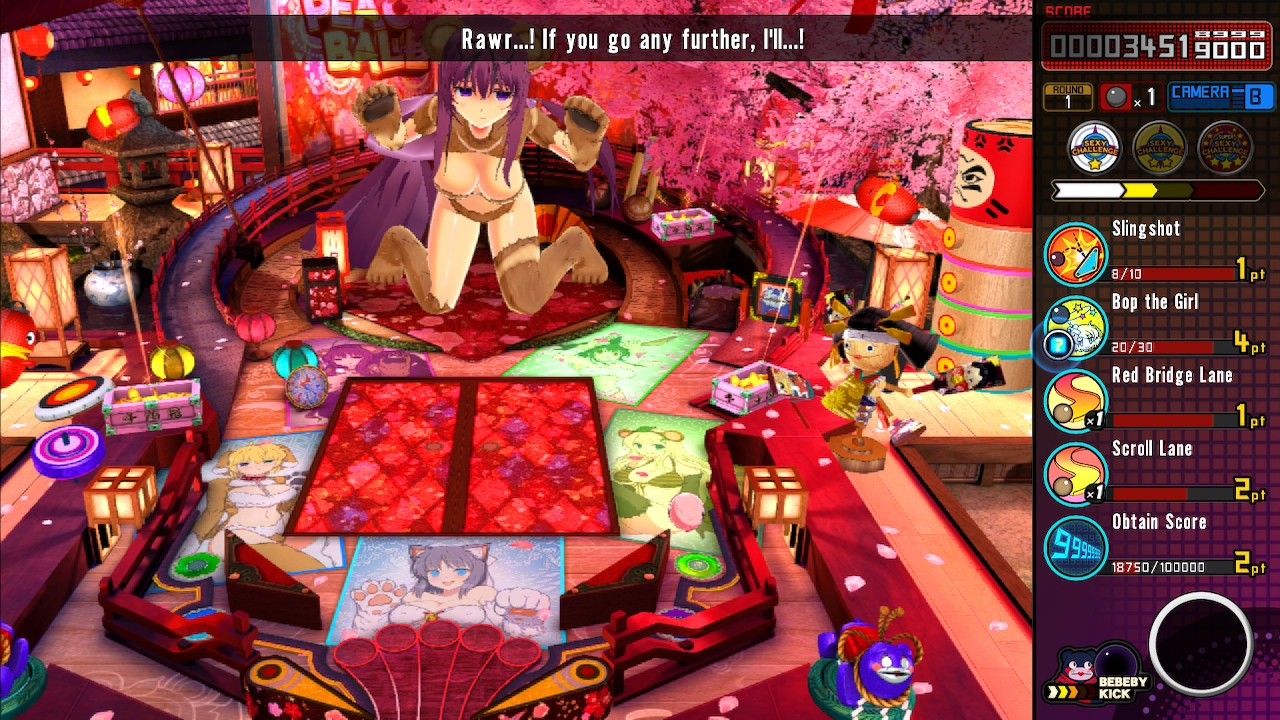Activate the Bebeby Kick bear icon
1280x720 pixels.
(x=1078, y=668)
